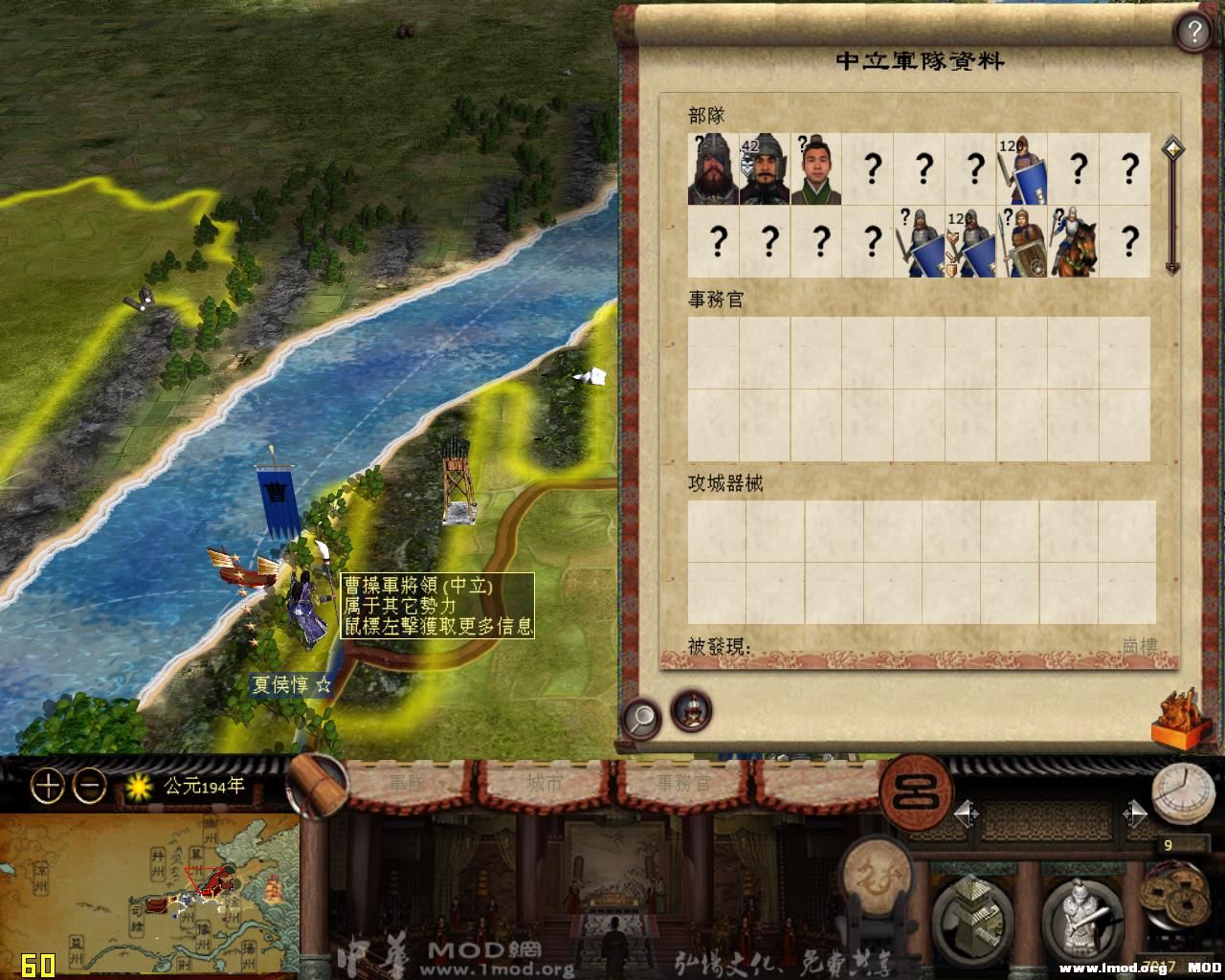The image size is (1225, 980).
Task: Switch to the 事務官 agents tab
Action: tap(683, 783)
